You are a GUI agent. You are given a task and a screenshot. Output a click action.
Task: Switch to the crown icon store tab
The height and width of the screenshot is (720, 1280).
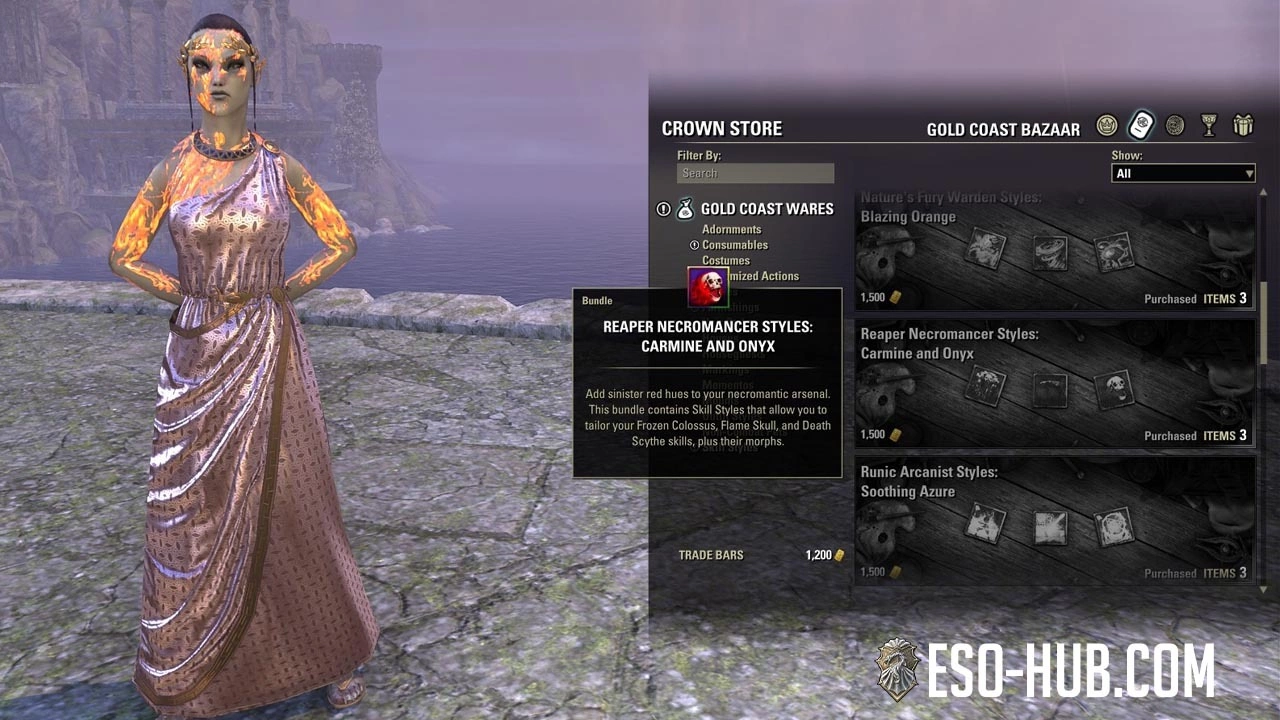tap(1106, 125)
